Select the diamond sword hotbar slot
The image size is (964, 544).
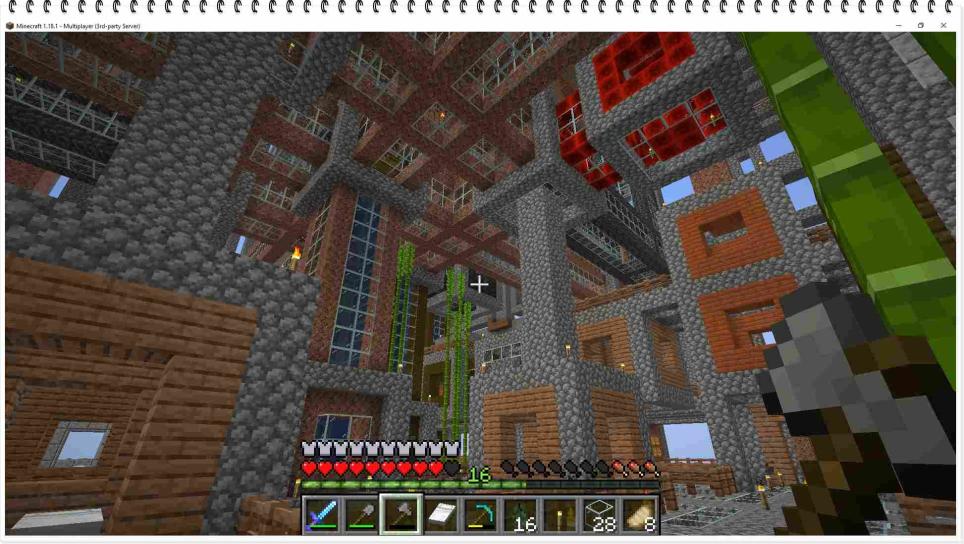(x=321, y=515)
